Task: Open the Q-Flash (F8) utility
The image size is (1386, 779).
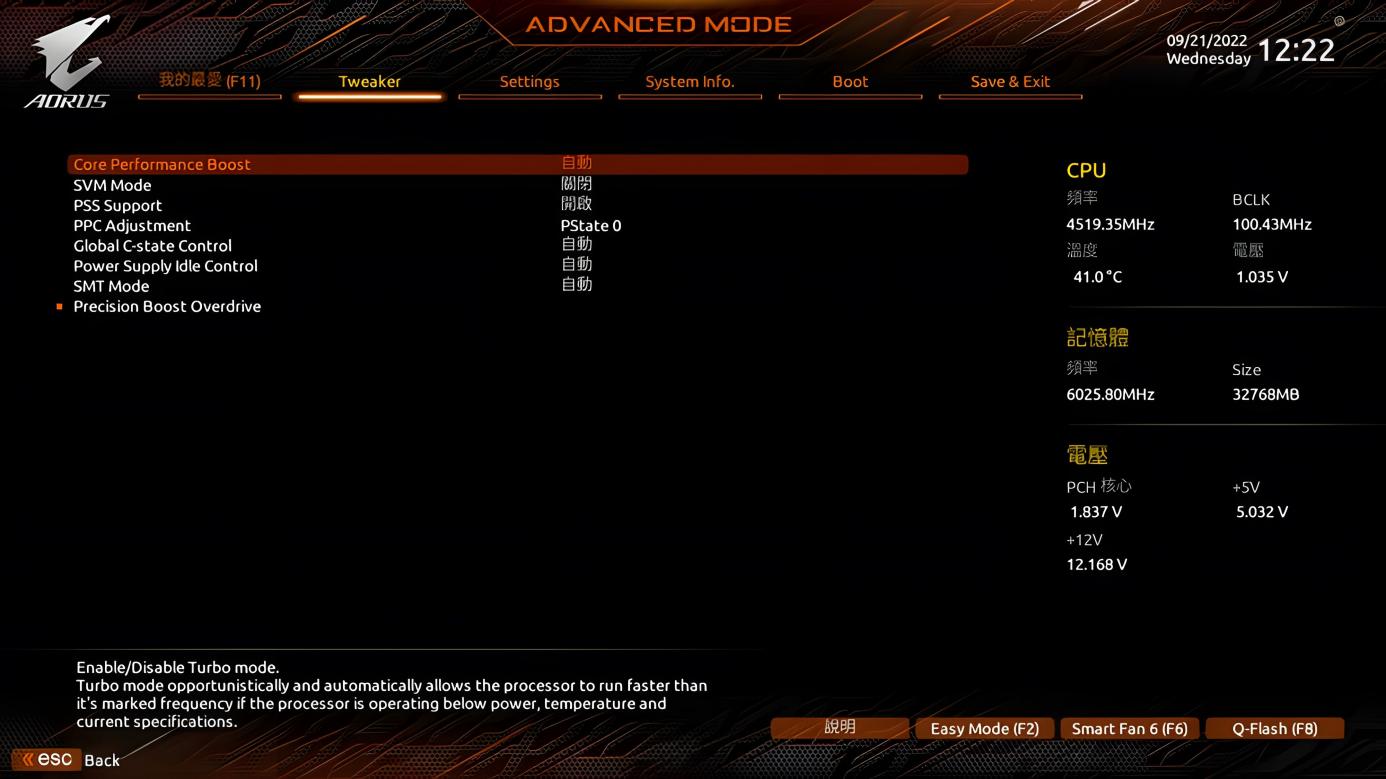Action: pos(1275,728)
